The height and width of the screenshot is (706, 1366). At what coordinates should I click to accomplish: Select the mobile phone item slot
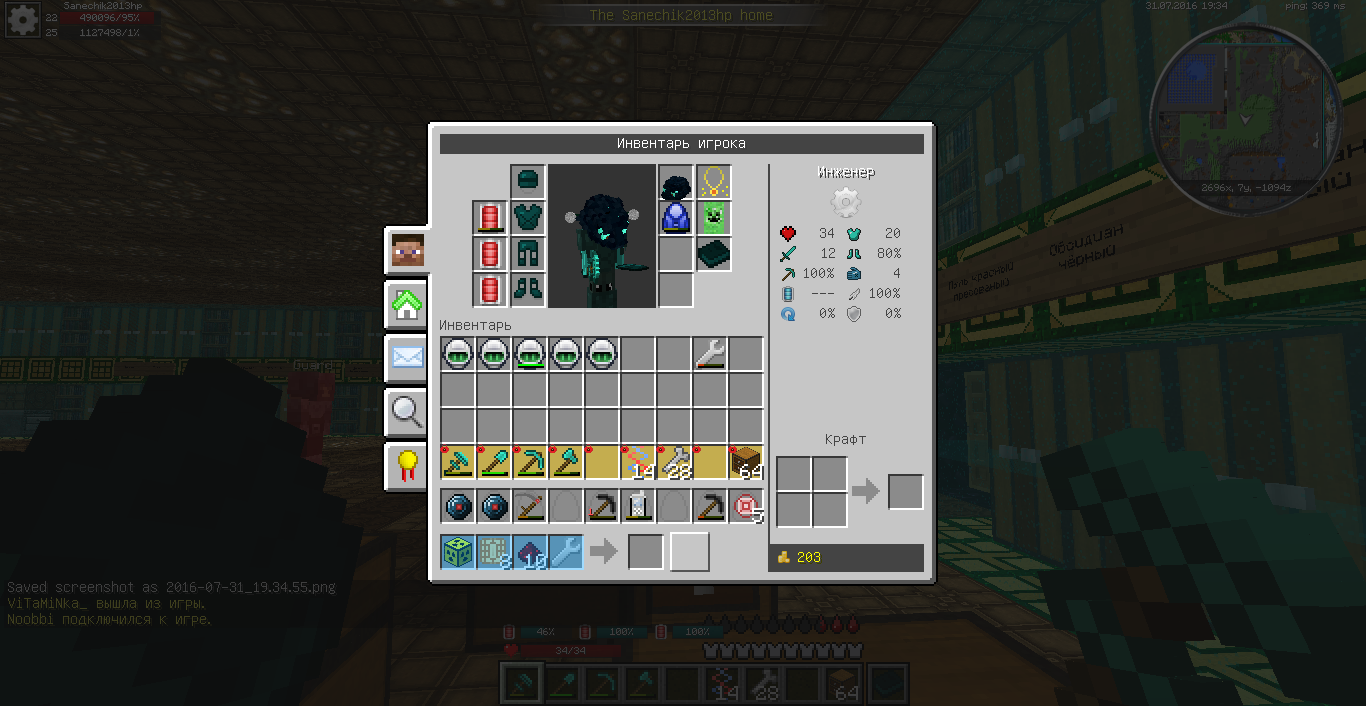coord(638,507)
